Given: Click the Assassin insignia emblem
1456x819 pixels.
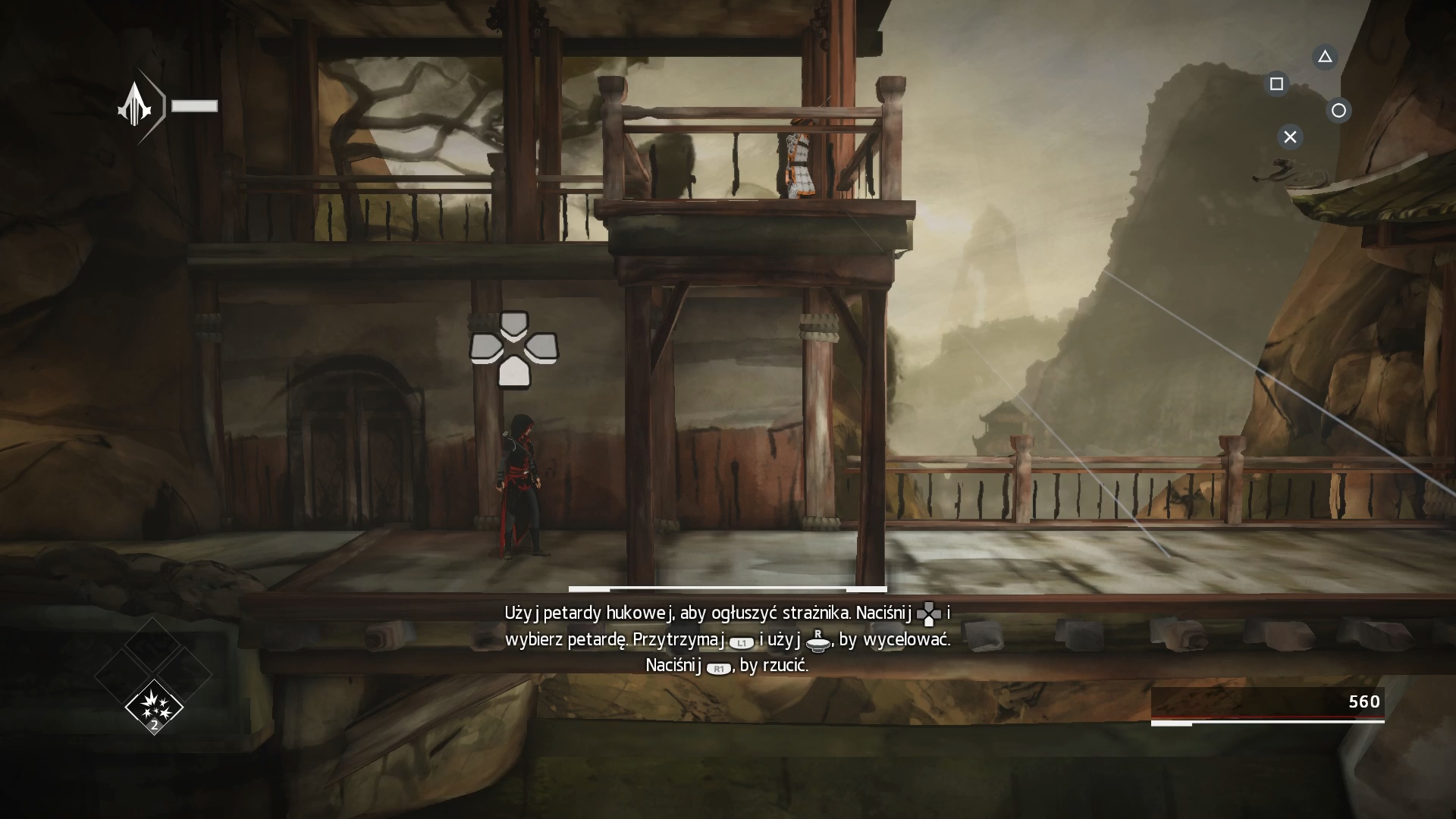Looking at the screenshot, I should (136, 105).
